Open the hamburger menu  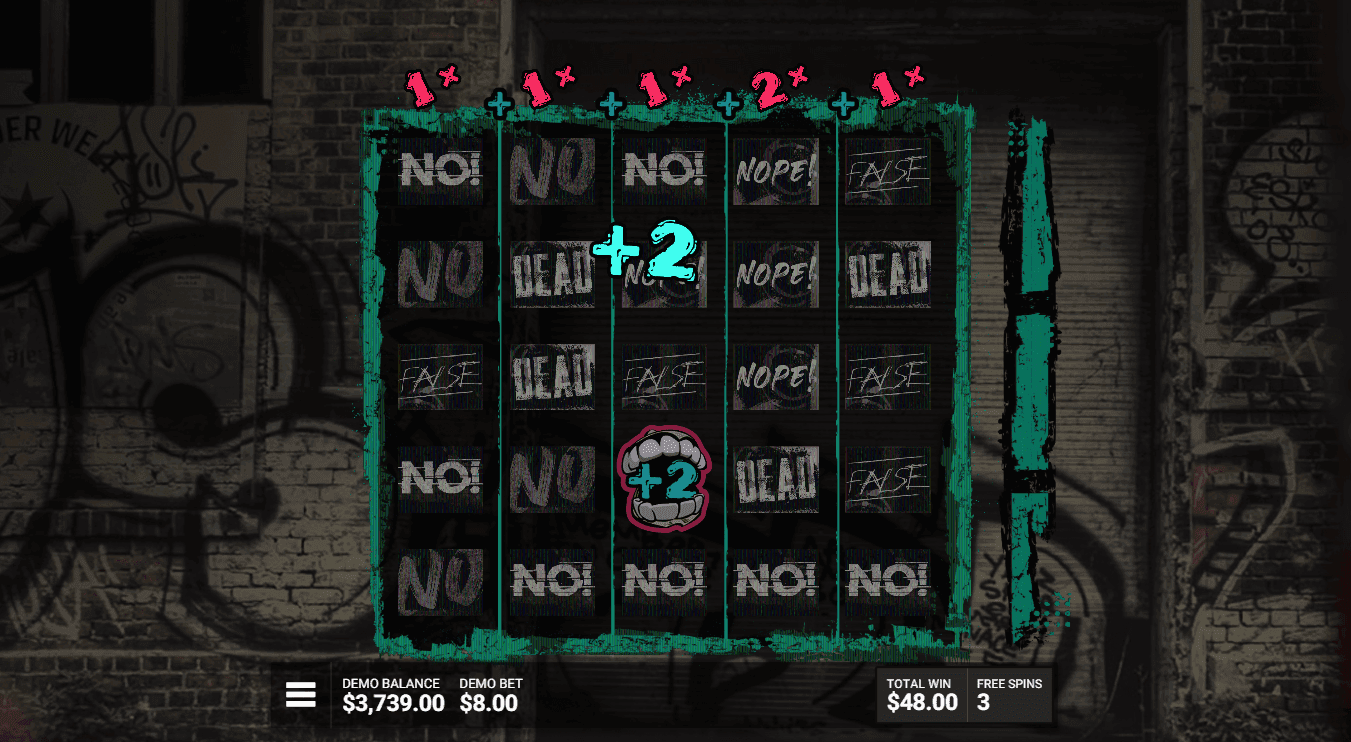pyautogui.click(x=300, y=694)
